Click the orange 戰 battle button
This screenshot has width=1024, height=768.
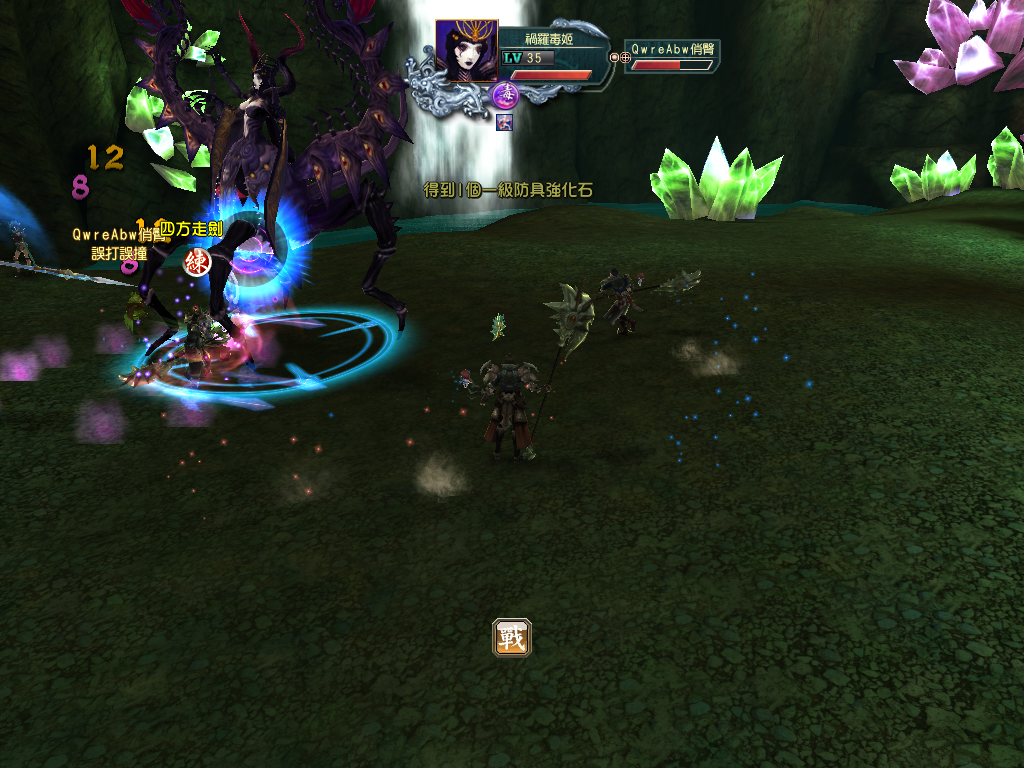(512, 638)
